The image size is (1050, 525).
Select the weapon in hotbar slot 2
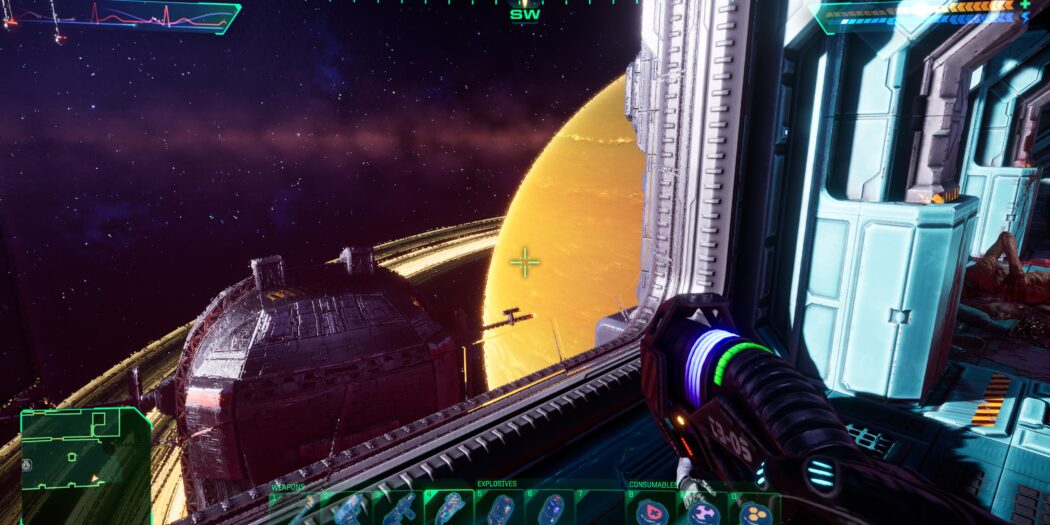(347, 509)
